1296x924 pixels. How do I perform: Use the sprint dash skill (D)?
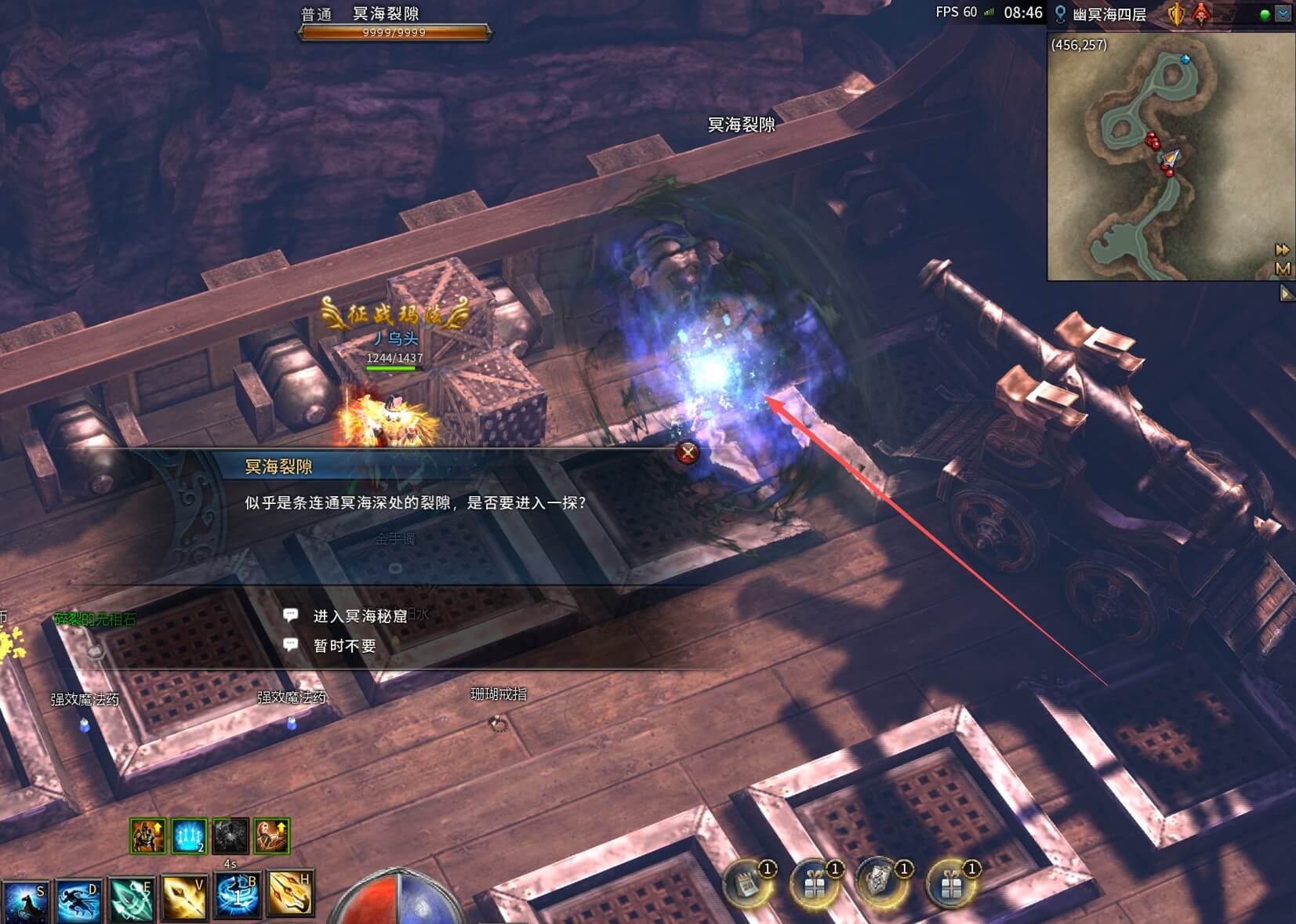[x=78, y=900]
